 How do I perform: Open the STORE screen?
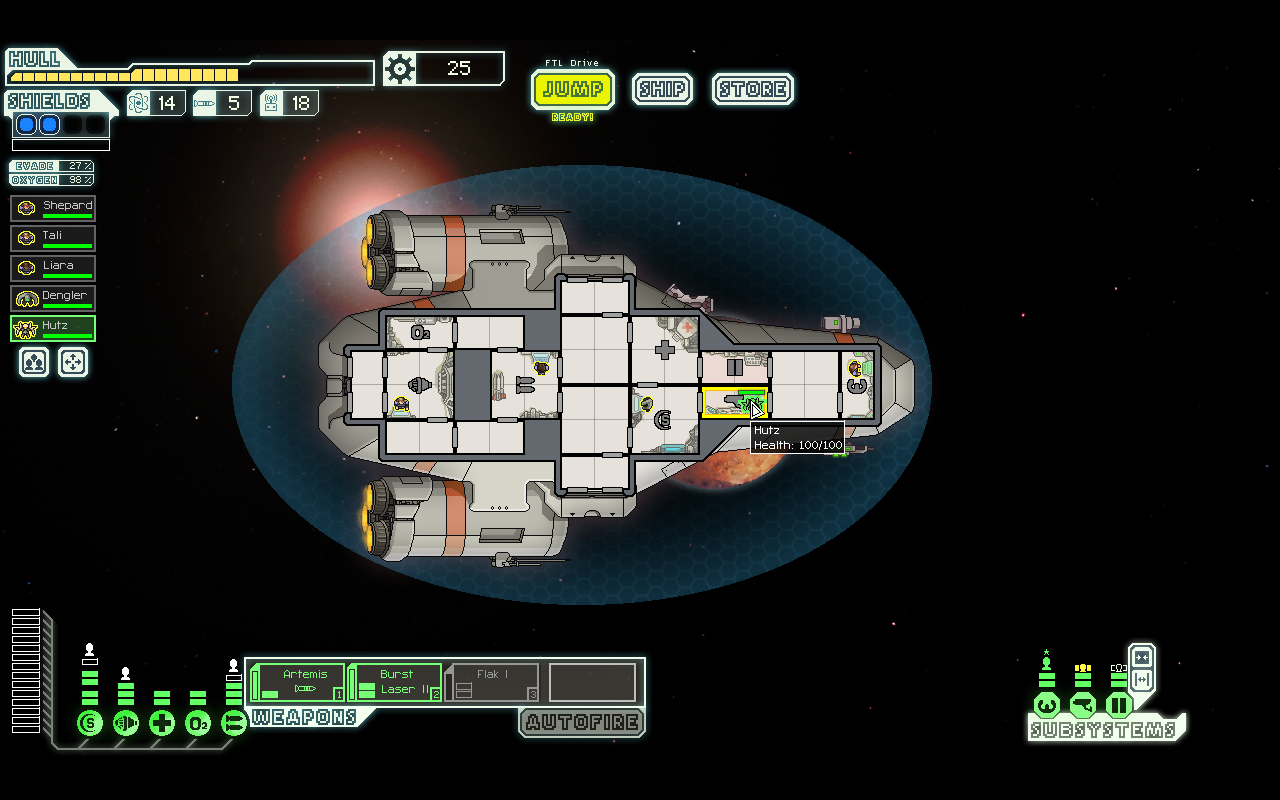click(x=753, y=89)
